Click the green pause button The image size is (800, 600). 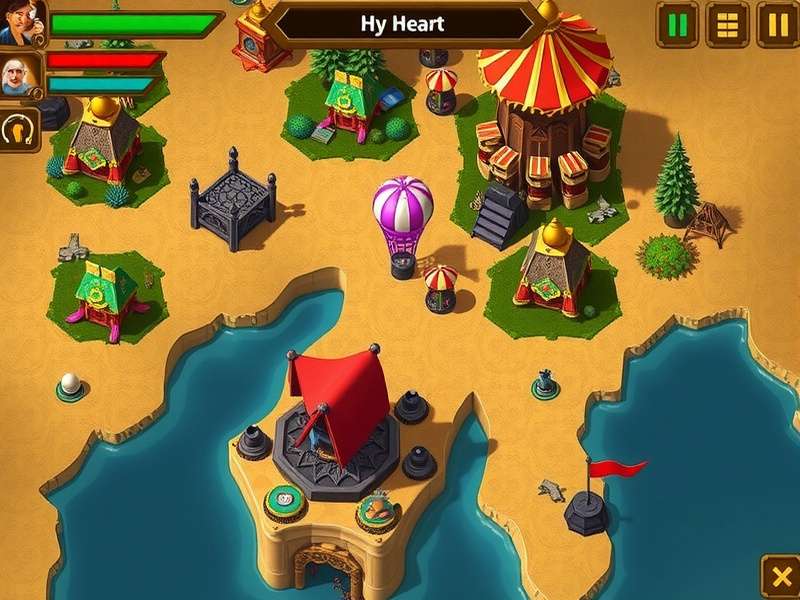coord(678,24)
